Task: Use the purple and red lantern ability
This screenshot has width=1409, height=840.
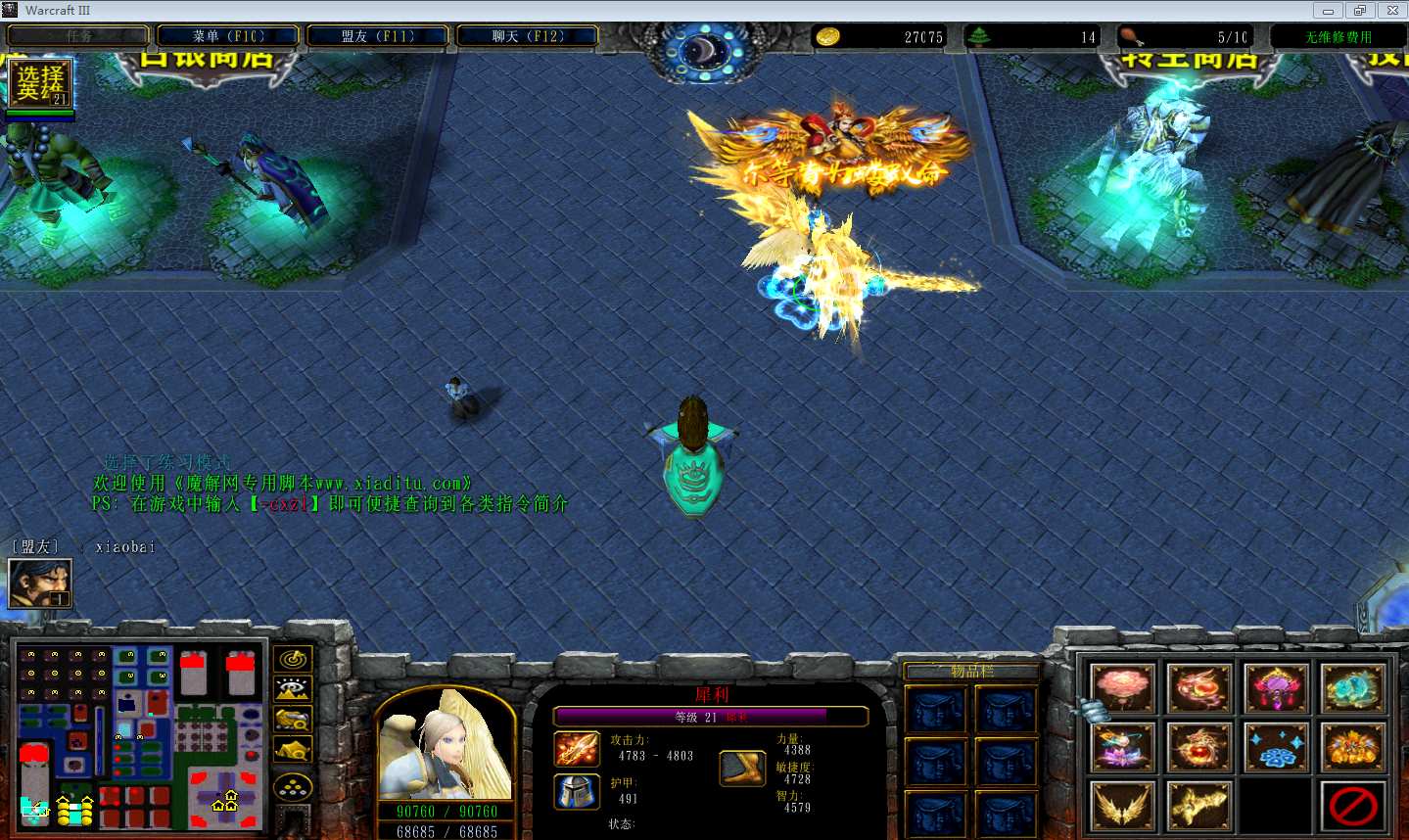Action: [x=1276, y=687]
